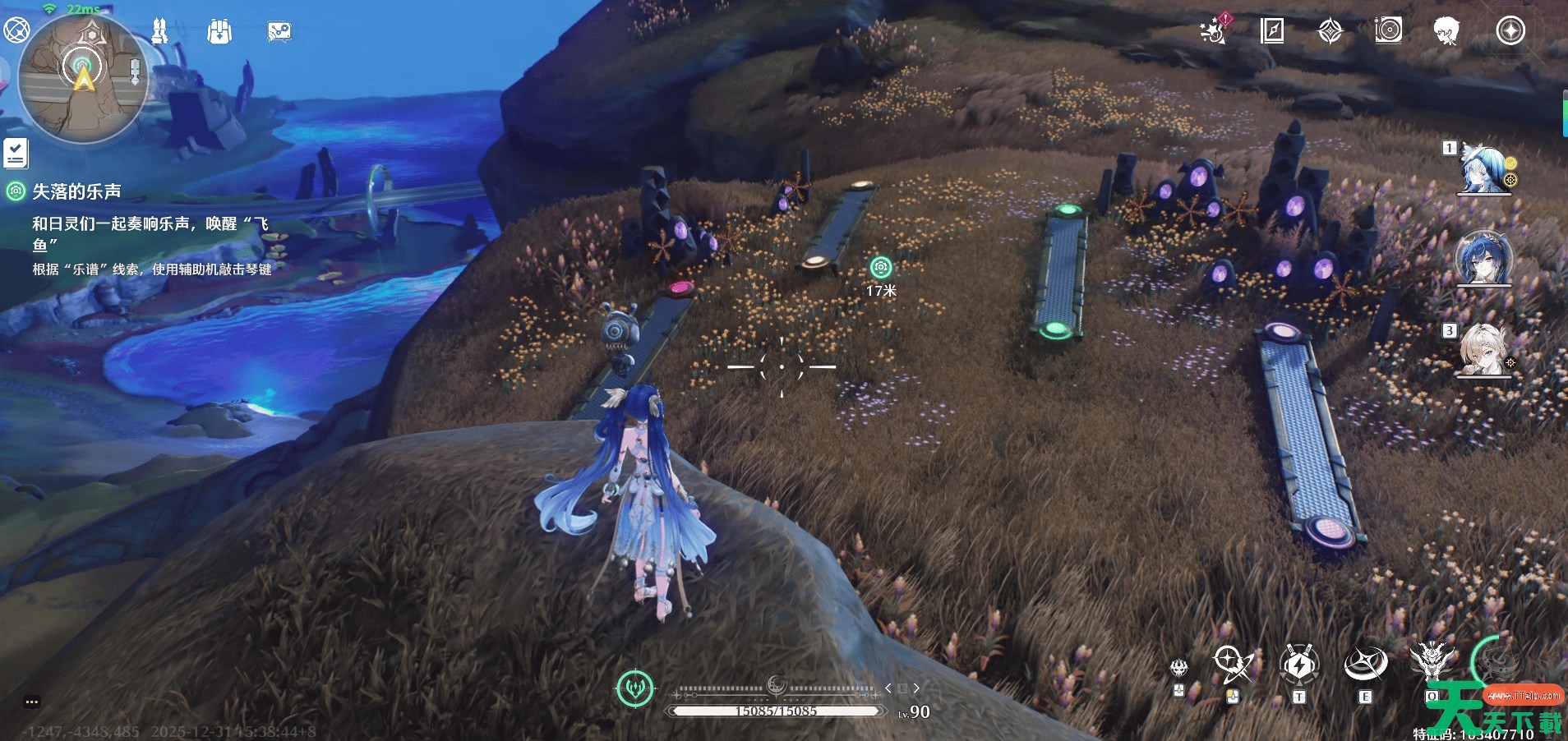Switch to party member one portrait
The height and width of the screenshot is (741, 1568).
[x=1485, y=169]
